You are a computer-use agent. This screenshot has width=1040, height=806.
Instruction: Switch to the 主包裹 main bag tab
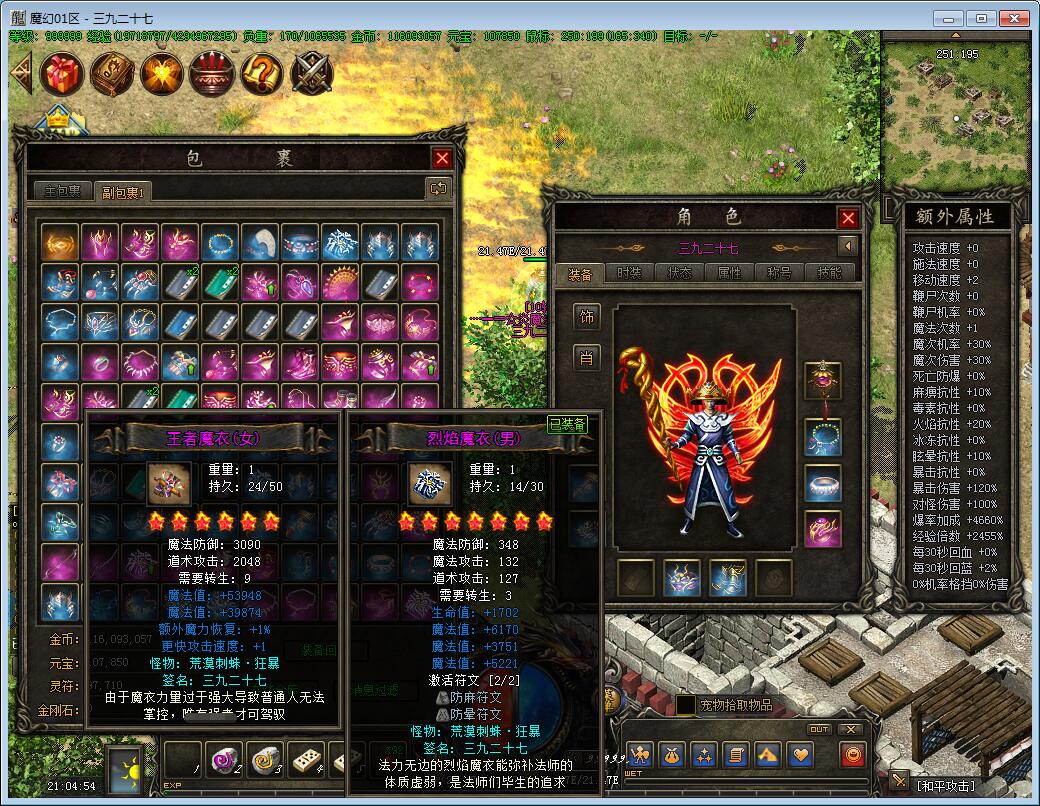click(62, 191)
